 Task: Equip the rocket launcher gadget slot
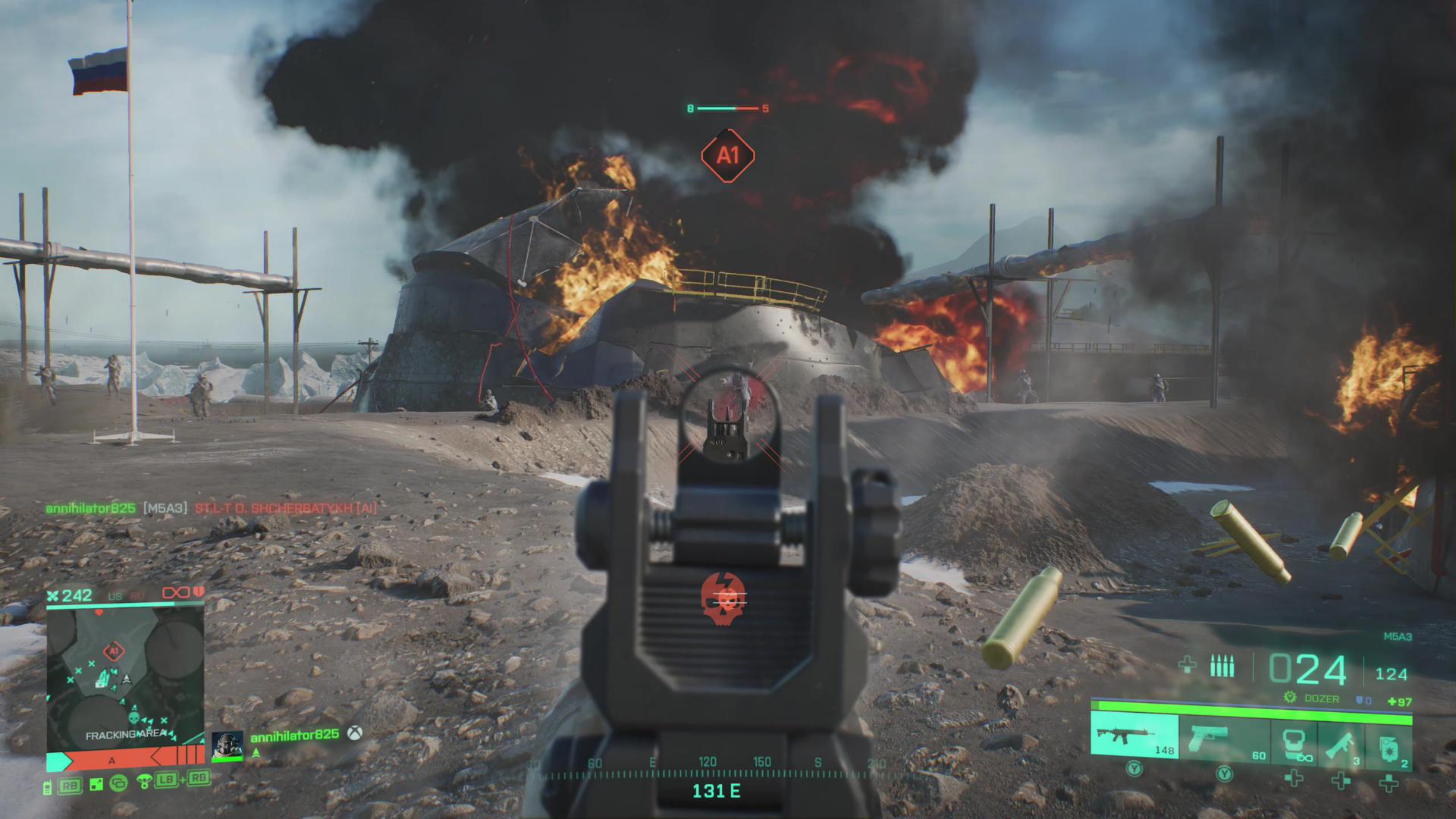pos(1341,744)
